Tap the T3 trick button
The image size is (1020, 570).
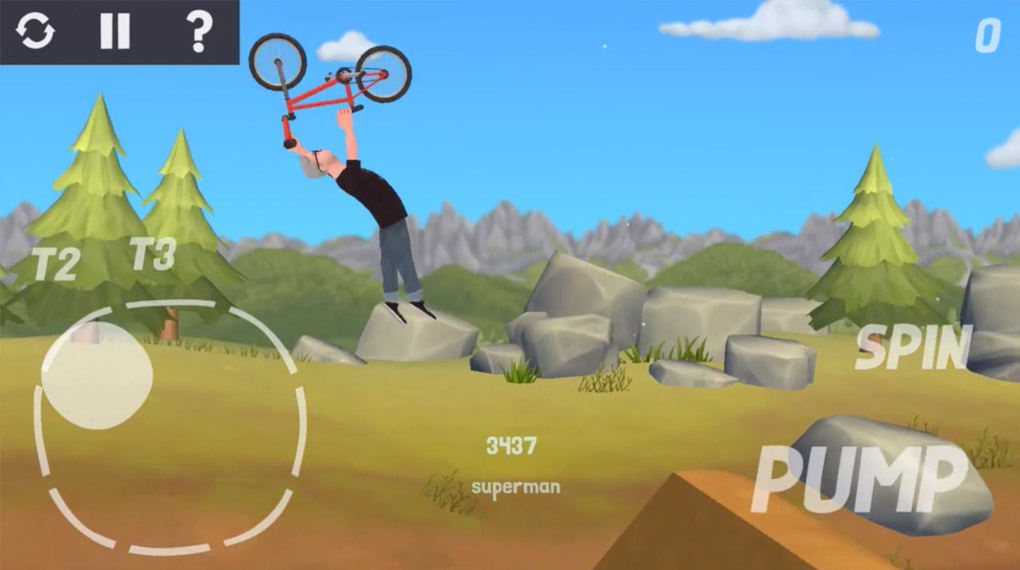click(153, 254)
